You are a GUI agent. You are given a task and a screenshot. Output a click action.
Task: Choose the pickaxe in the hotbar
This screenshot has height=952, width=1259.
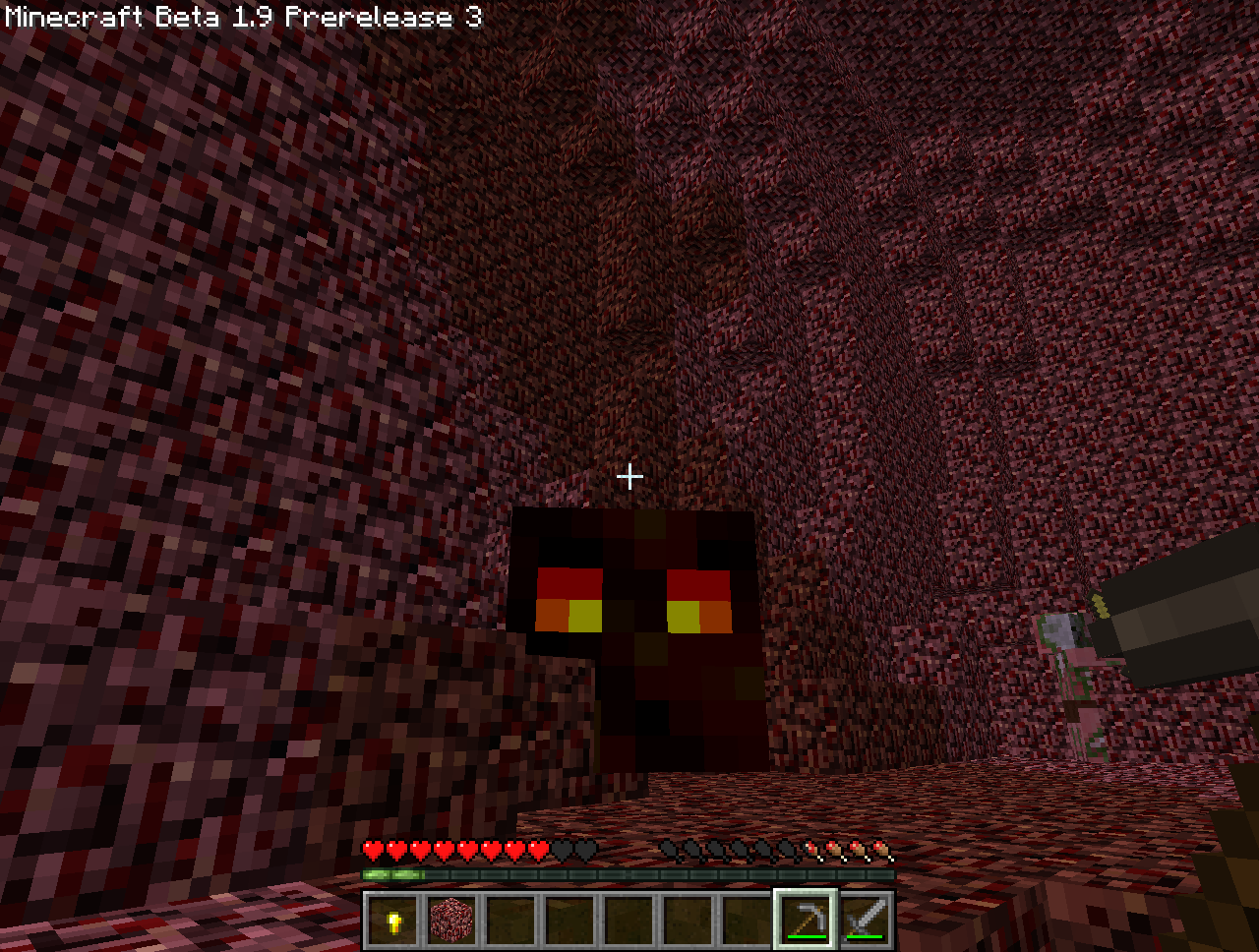(x=806, y=922)
